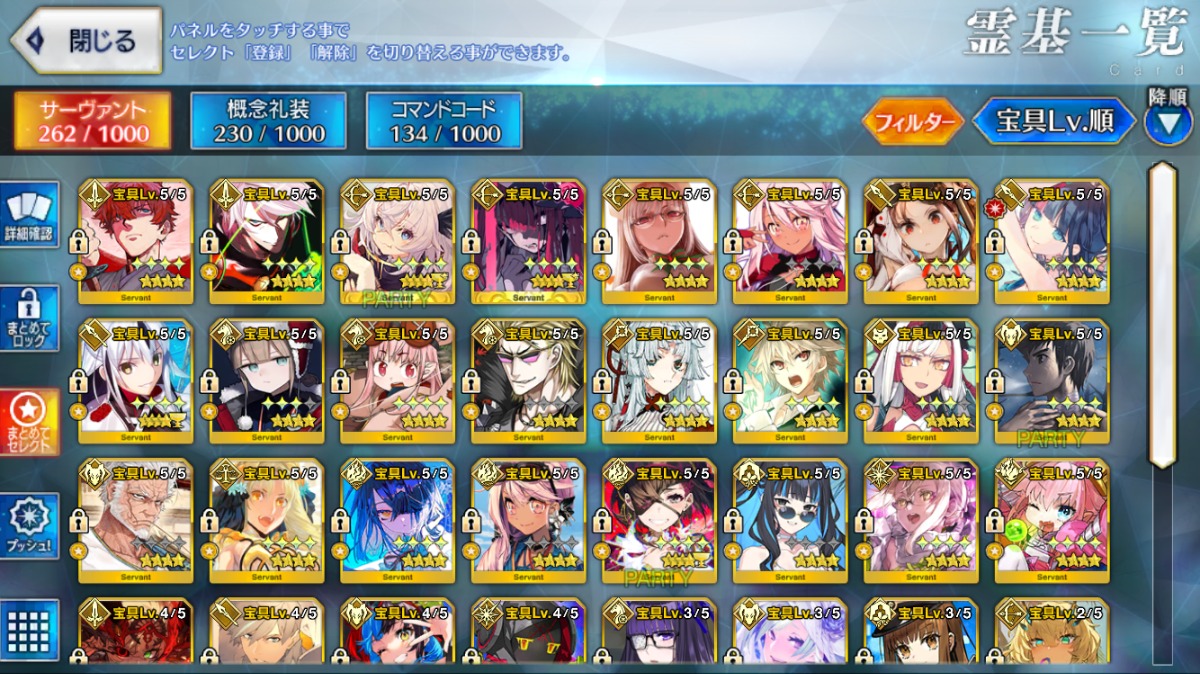Close the Spirit Origin list with 閉じる
Image resolution: width=1200 pixels, height=674 pixels.
click(x=86, y=41)
